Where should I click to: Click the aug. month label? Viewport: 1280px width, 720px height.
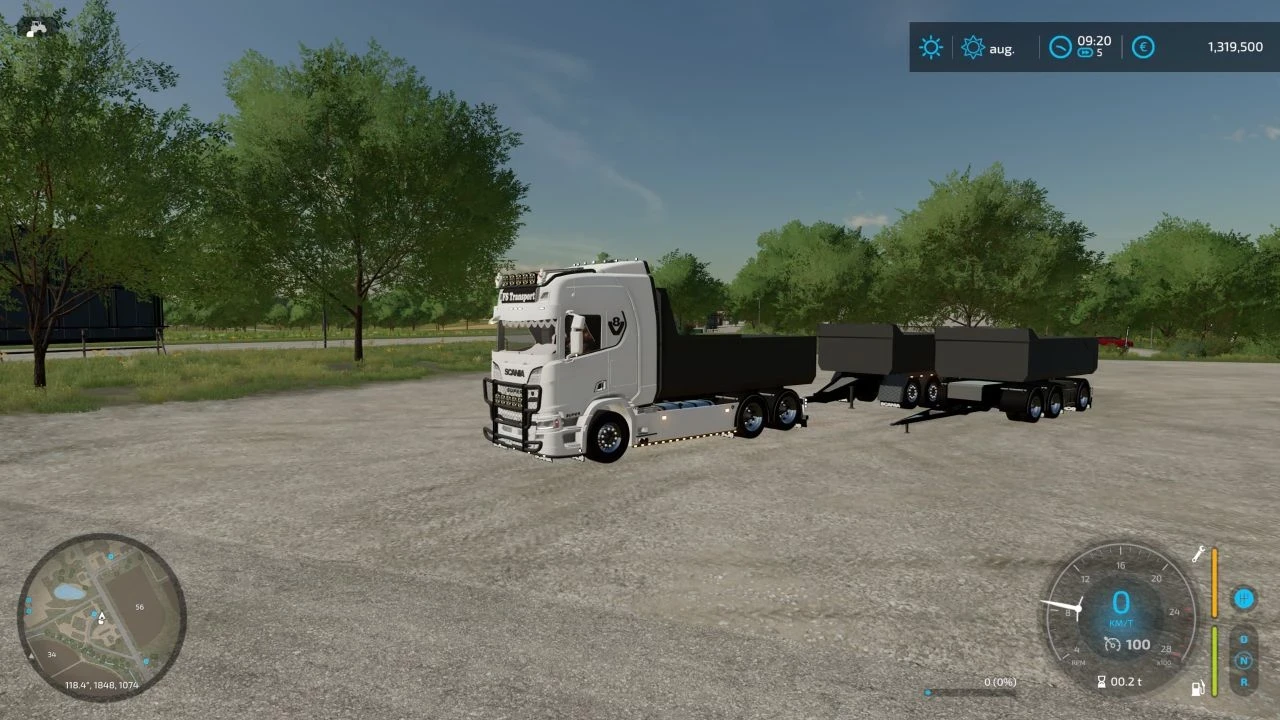tap(1002, 48)
